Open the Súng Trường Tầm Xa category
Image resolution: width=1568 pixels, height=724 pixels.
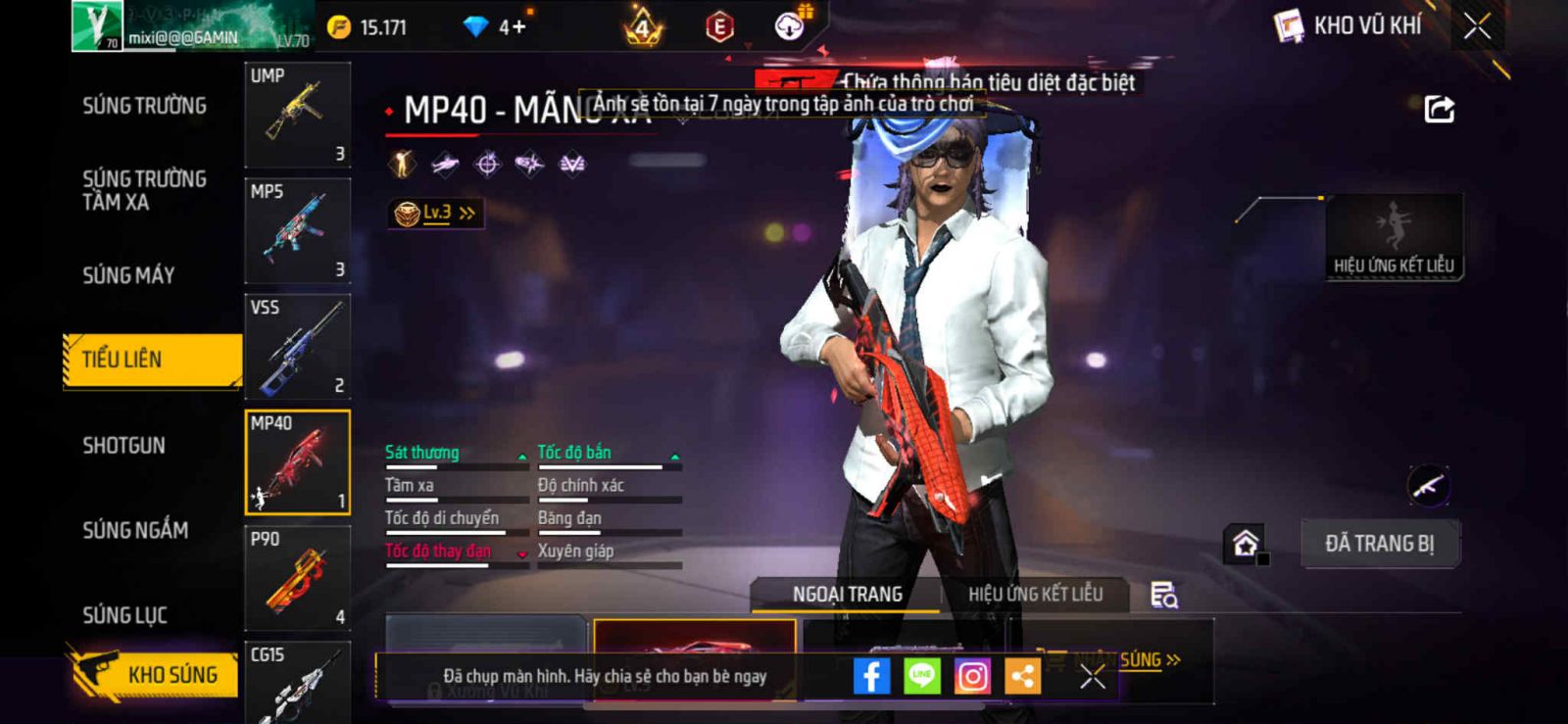[144, 190]
